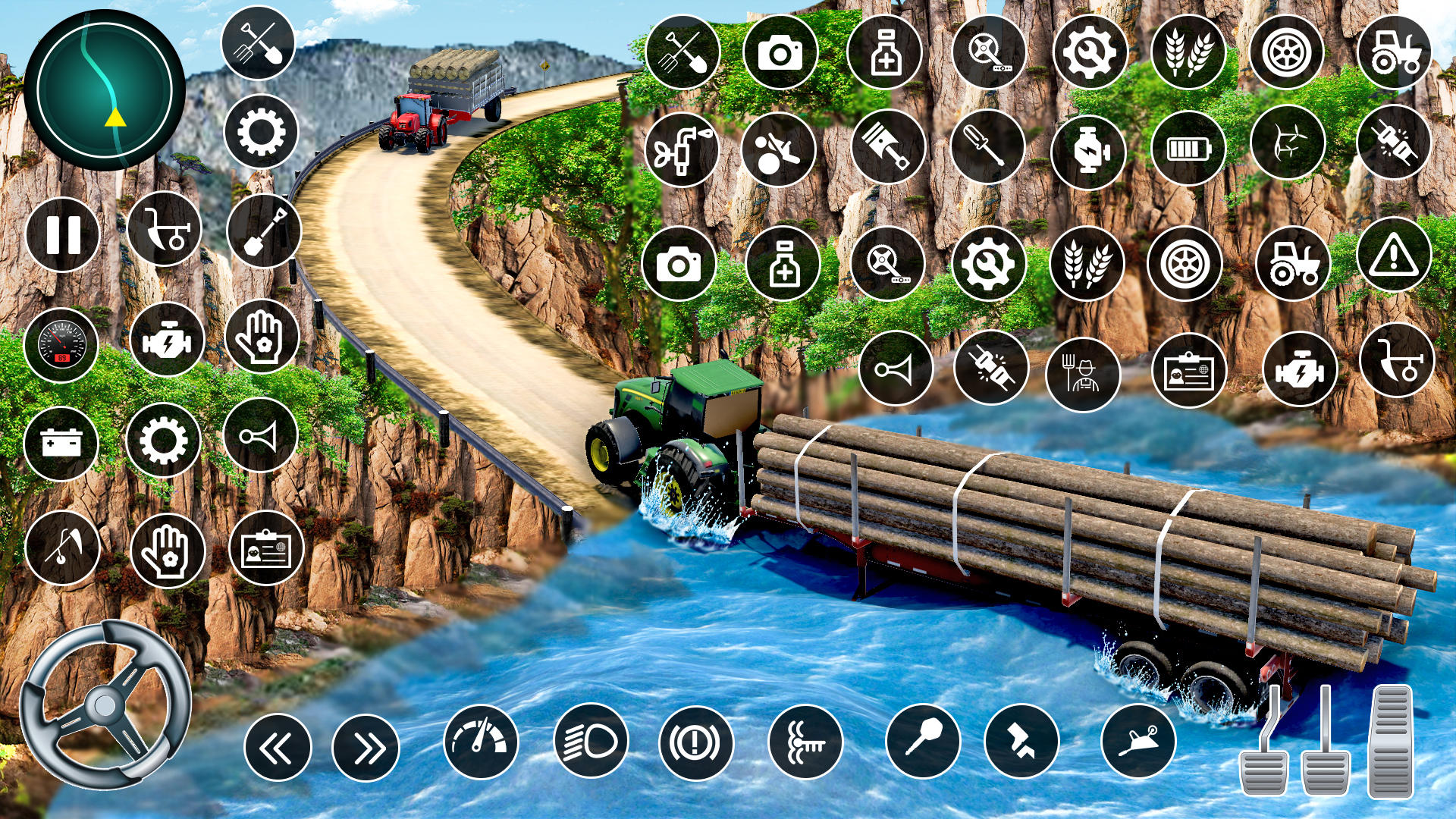
Task: Step on the wide accelerator pedal
Action: point(1391,741)
